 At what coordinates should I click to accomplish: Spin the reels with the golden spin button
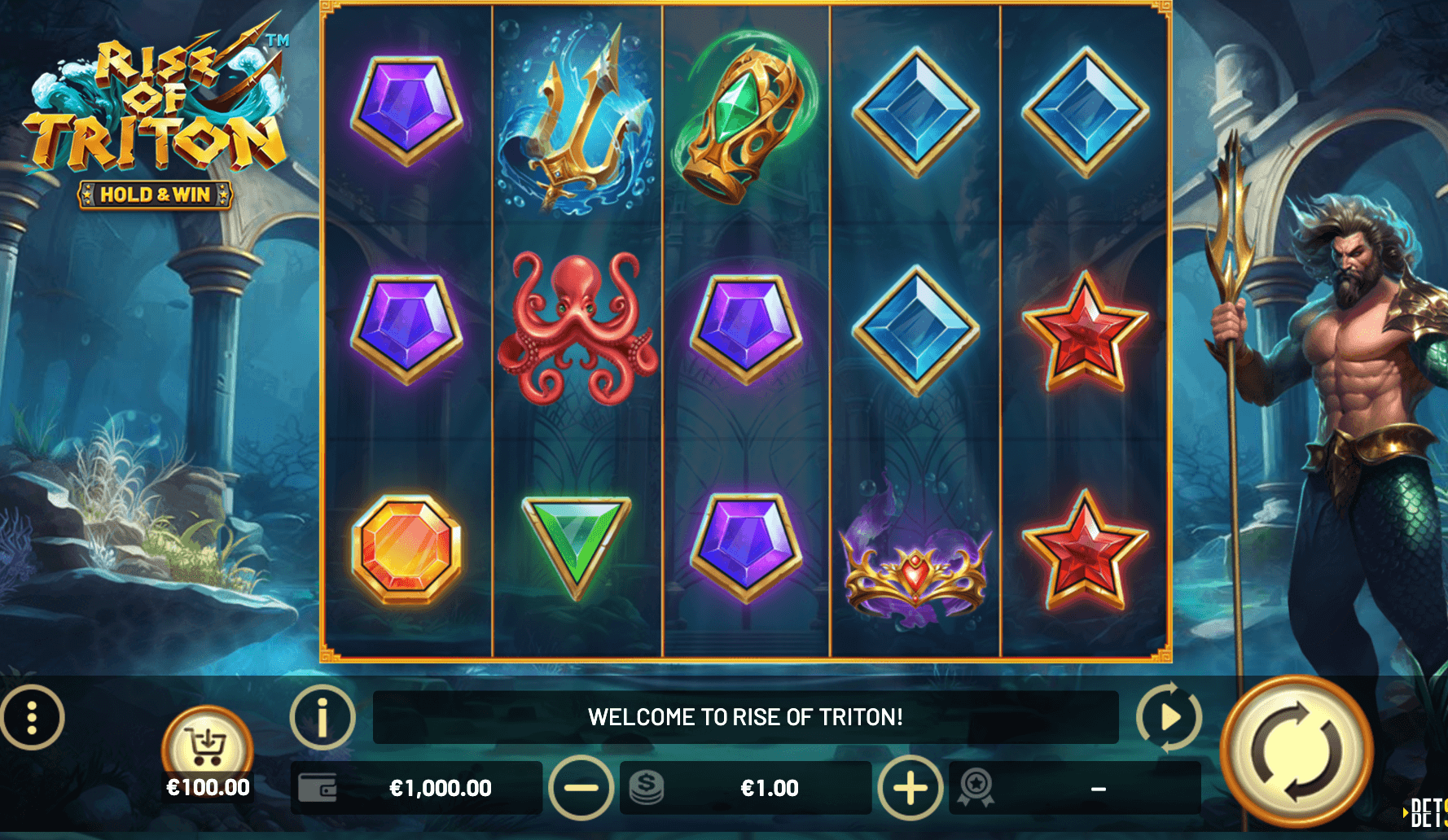coord(1296,752)
